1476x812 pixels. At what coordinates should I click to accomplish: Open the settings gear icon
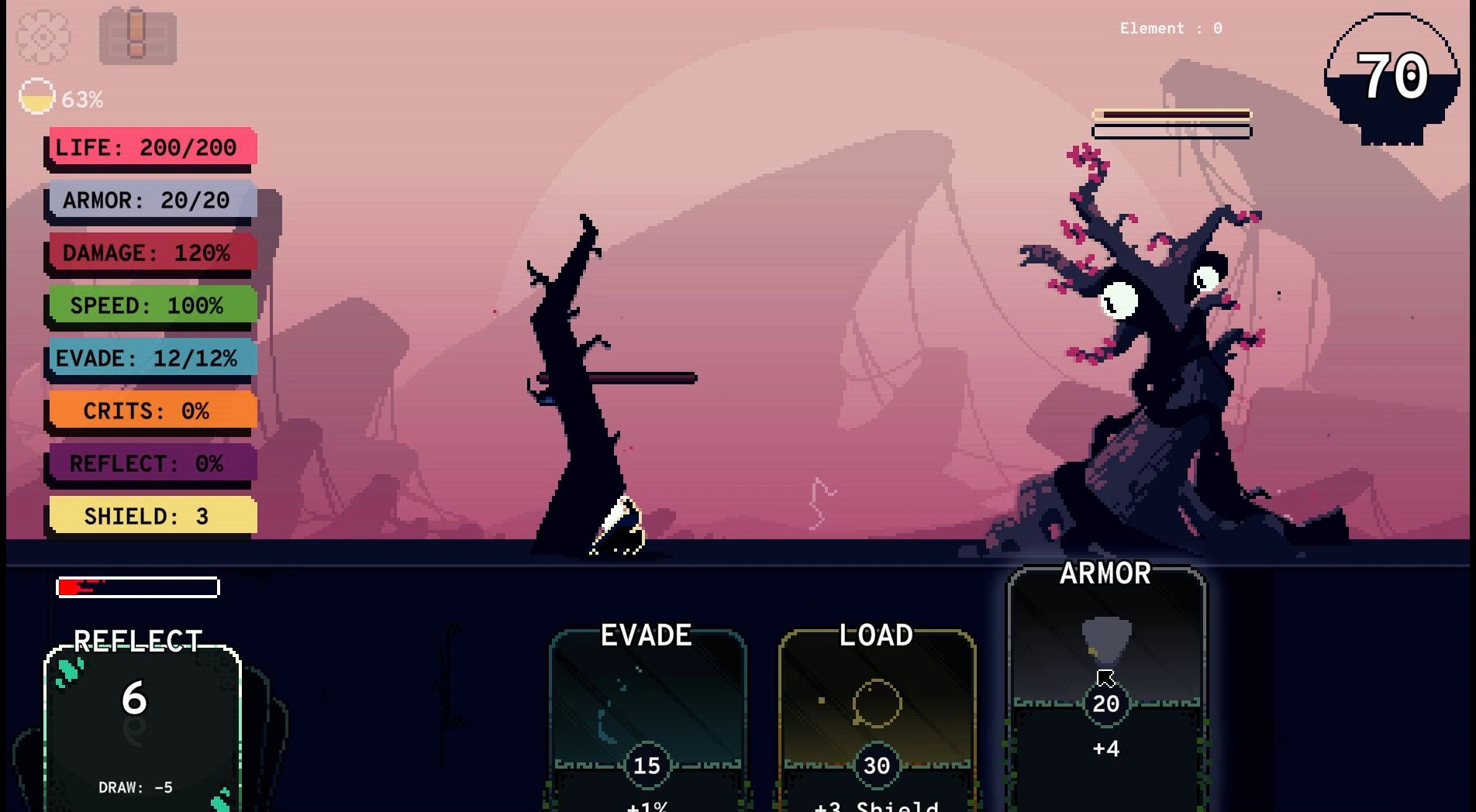click(43, 36)
